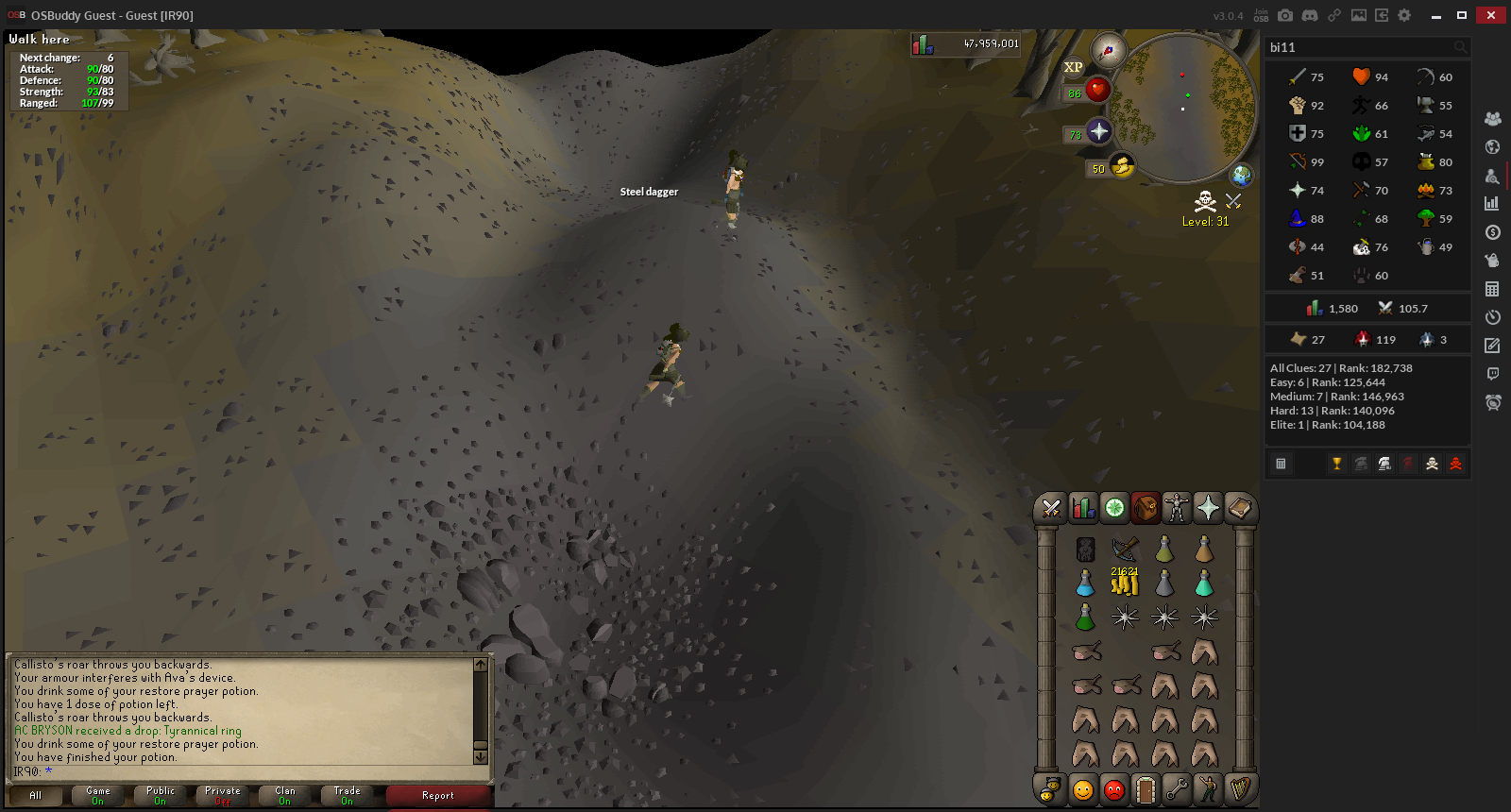This screenshot has width=1511, height=812.
Task: Select the crossbow in the inventory
Action: [x=1125, y=549]
